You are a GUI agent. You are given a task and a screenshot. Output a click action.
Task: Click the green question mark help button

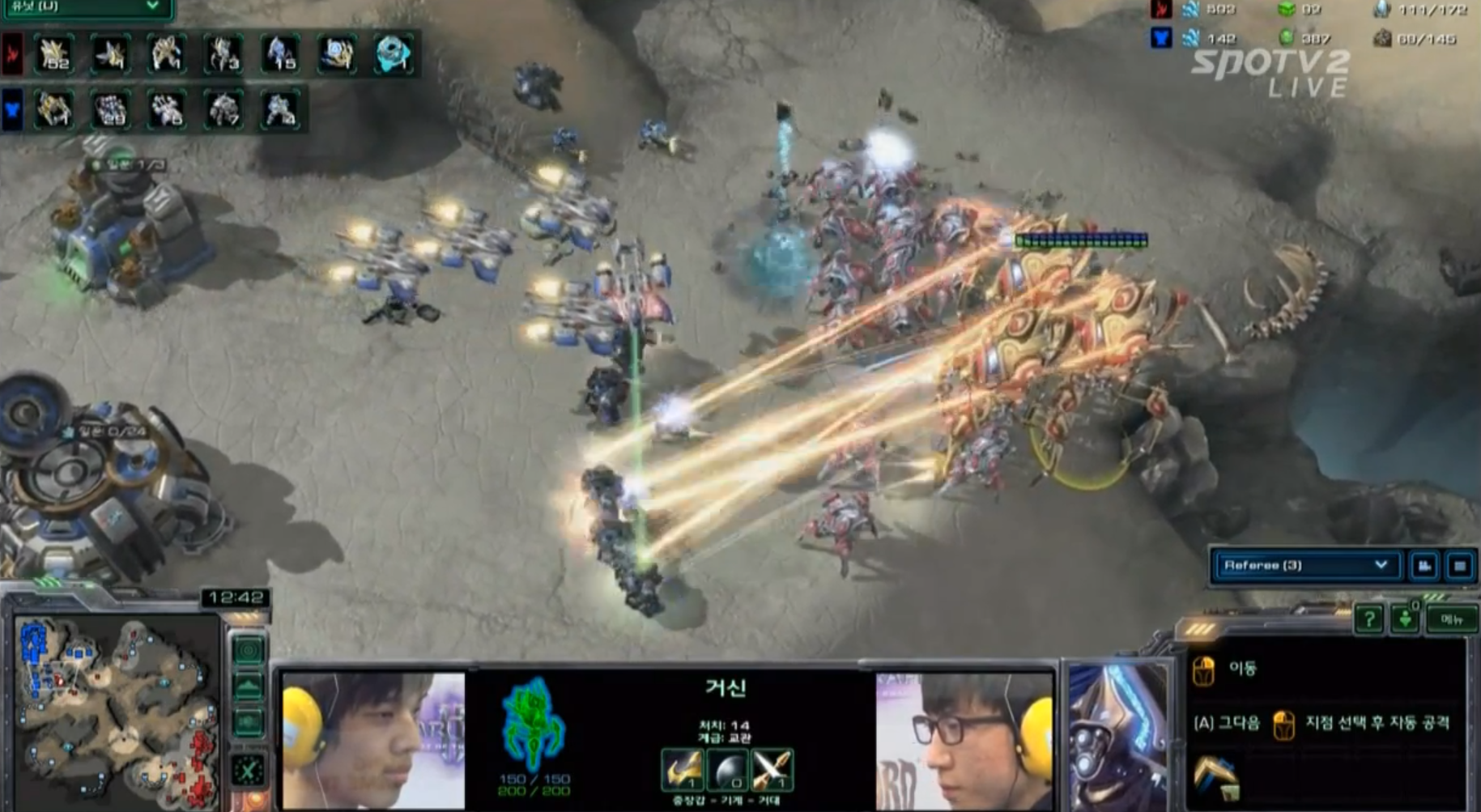point(1368,620)
